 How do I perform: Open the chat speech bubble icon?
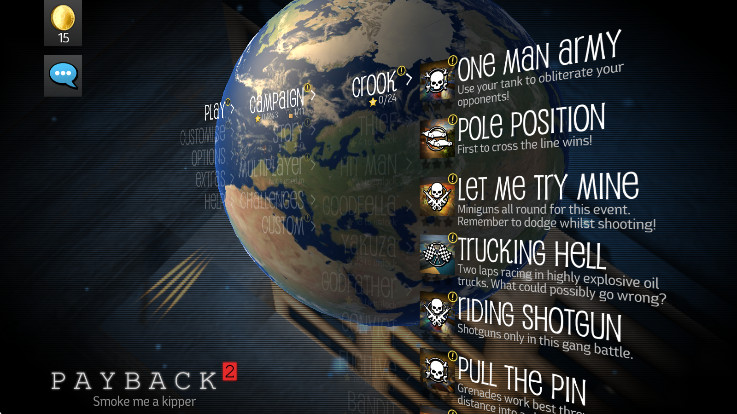(x=63, y=75)
